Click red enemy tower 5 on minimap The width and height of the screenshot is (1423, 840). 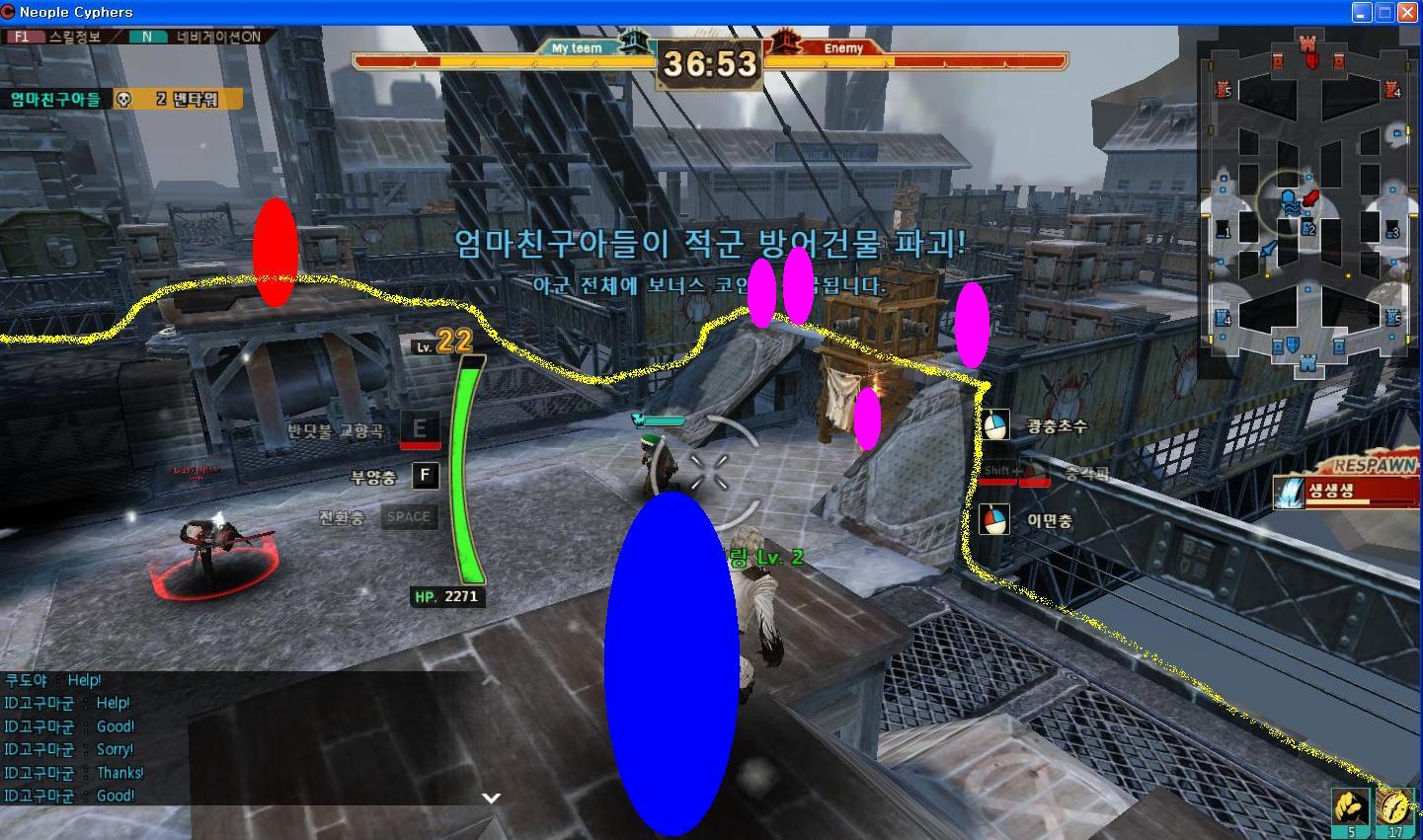pyautogui.click(x=1224, y=91)
